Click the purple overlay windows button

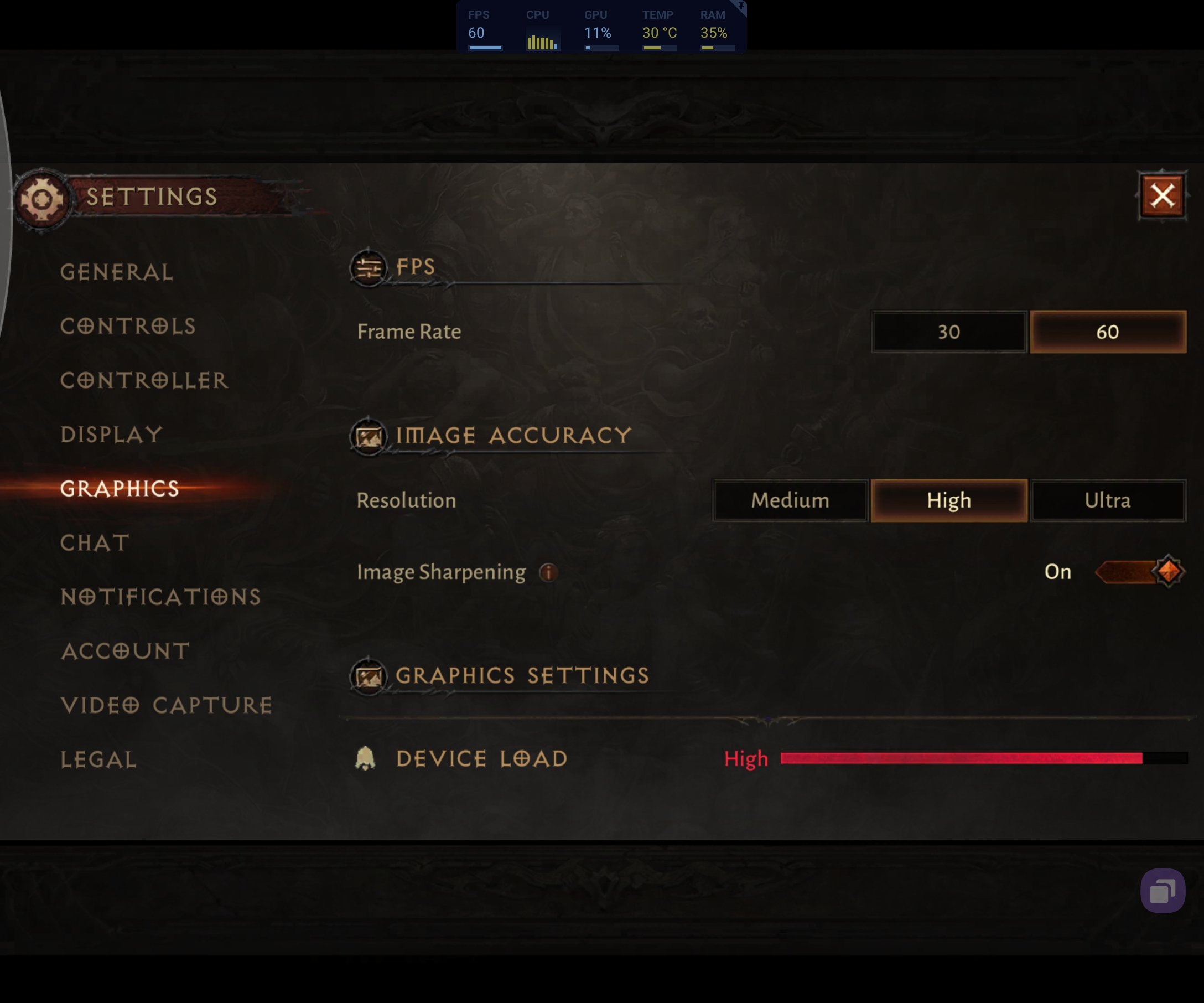click(1162, 891)
